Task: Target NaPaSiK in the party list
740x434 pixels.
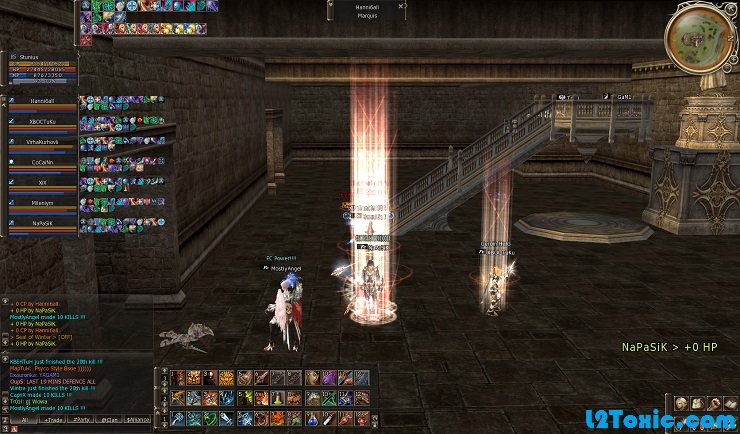Action: tap(42, 222)
